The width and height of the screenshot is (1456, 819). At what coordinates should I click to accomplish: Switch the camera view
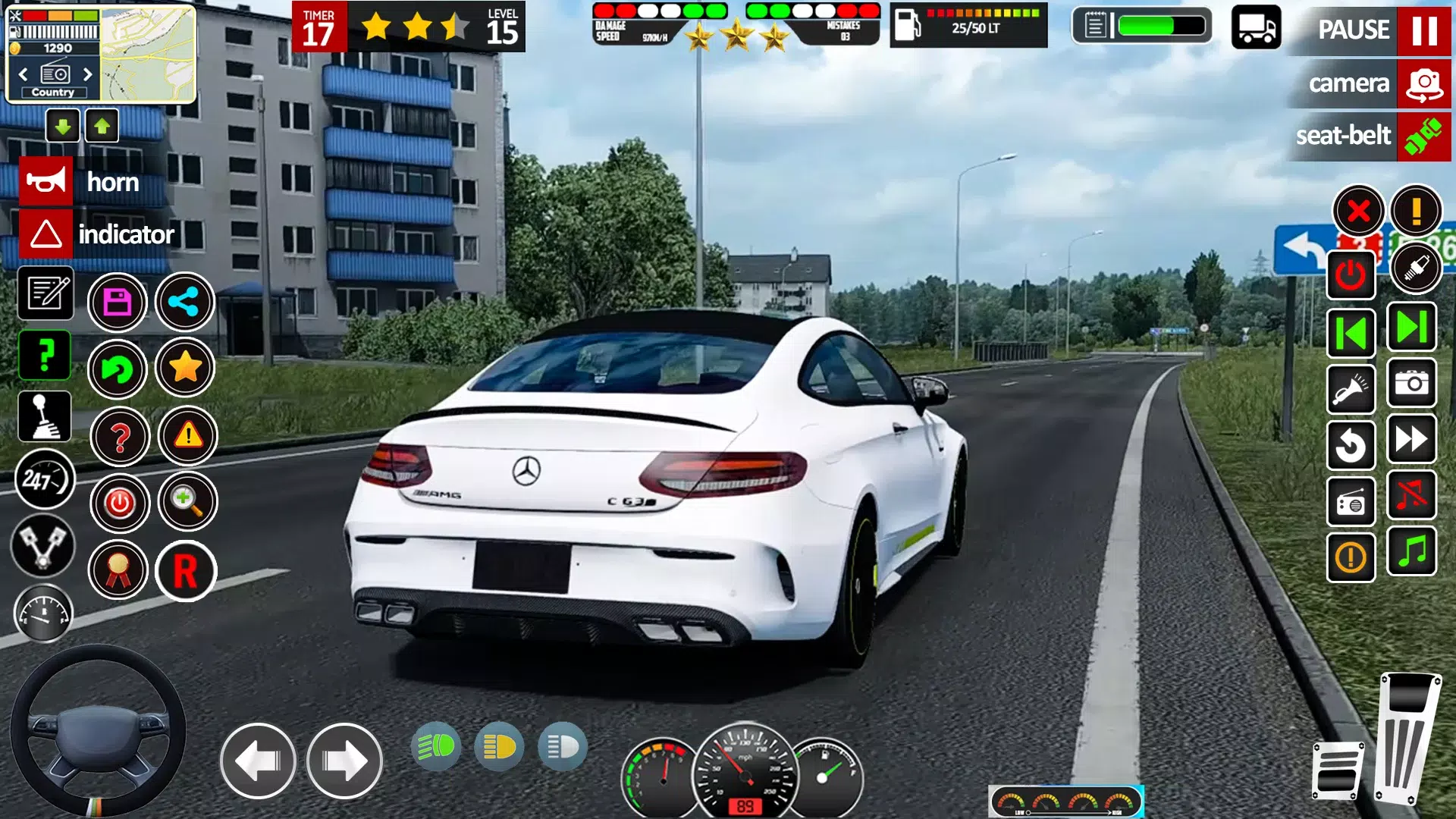pyautogui.click(x=1423, y=83)
